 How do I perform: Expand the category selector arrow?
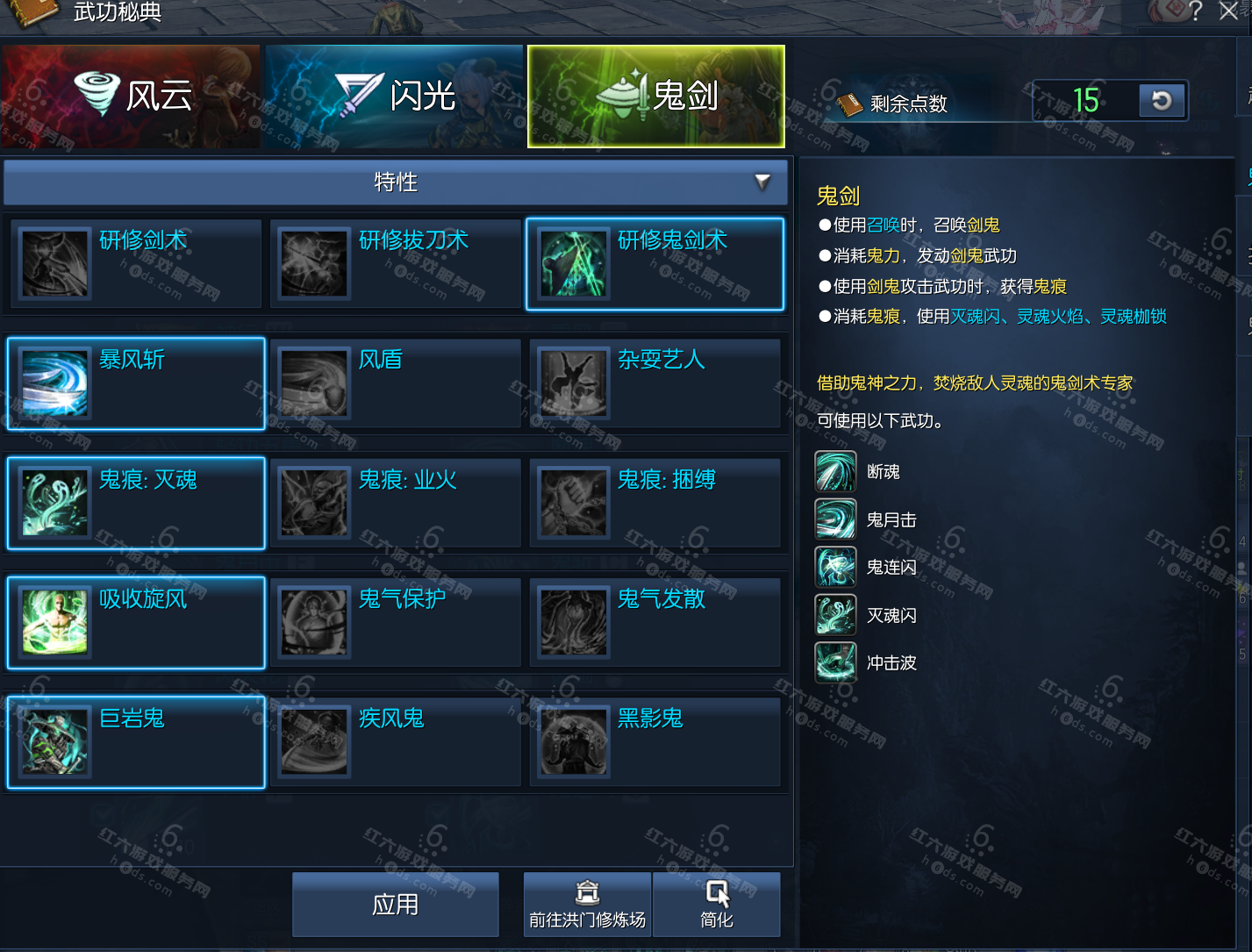762,183
